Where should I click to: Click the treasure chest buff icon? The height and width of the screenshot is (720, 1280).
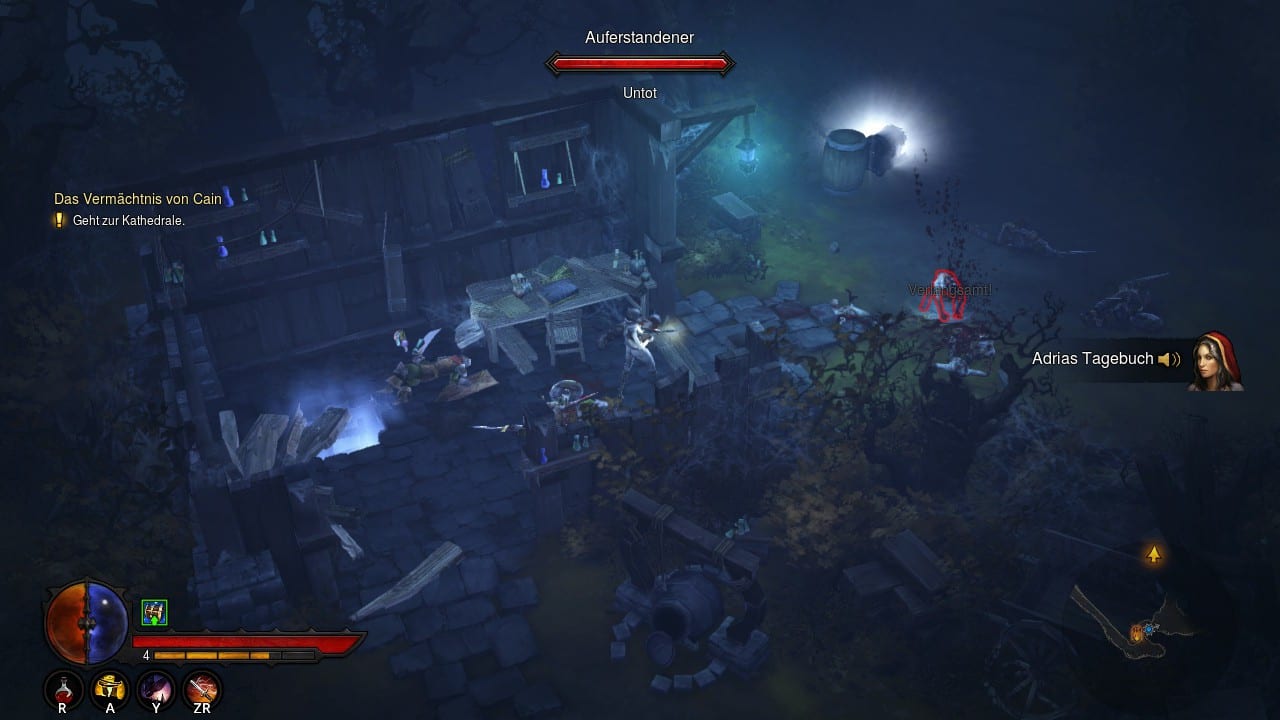(154, 612)
